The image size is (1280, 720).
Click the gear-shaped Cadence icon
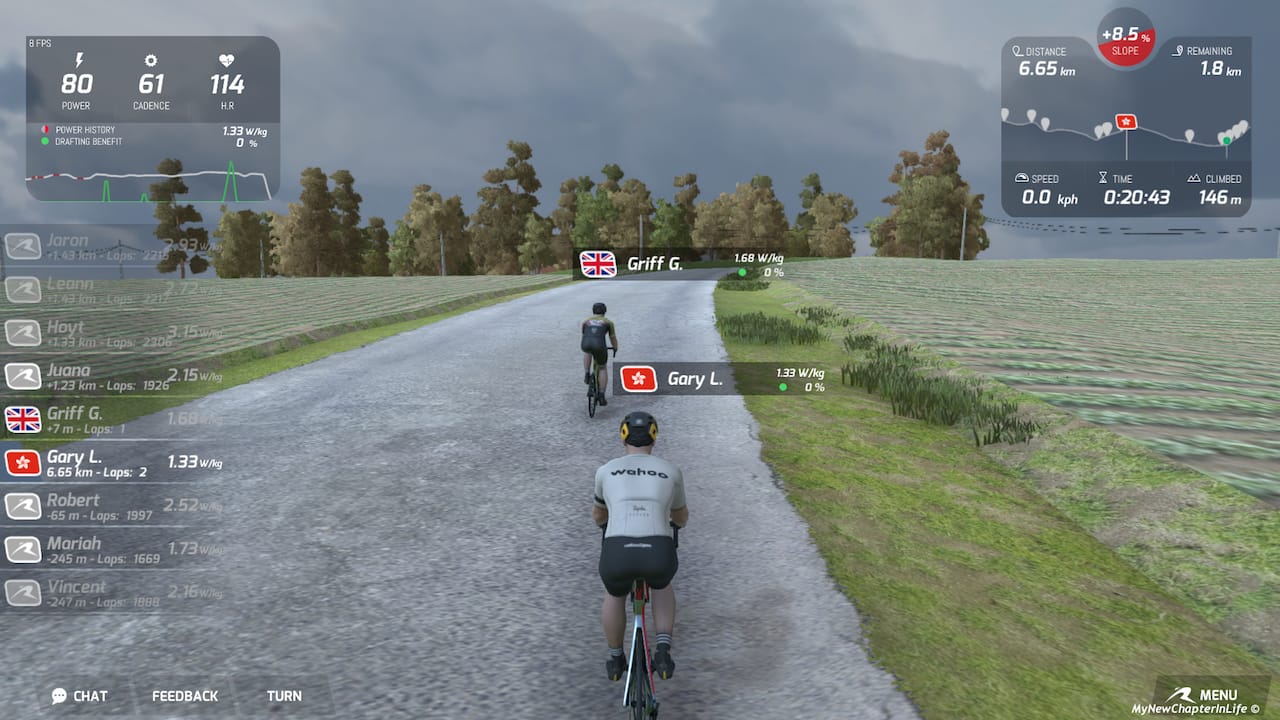coord(152,58)
